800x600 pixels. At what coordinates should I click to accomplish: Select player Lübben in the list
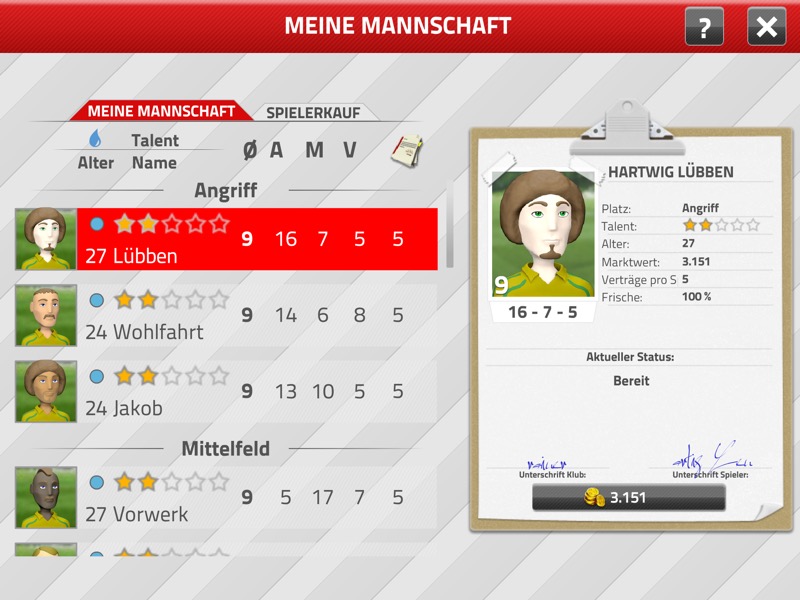click(x=256, y=240)
